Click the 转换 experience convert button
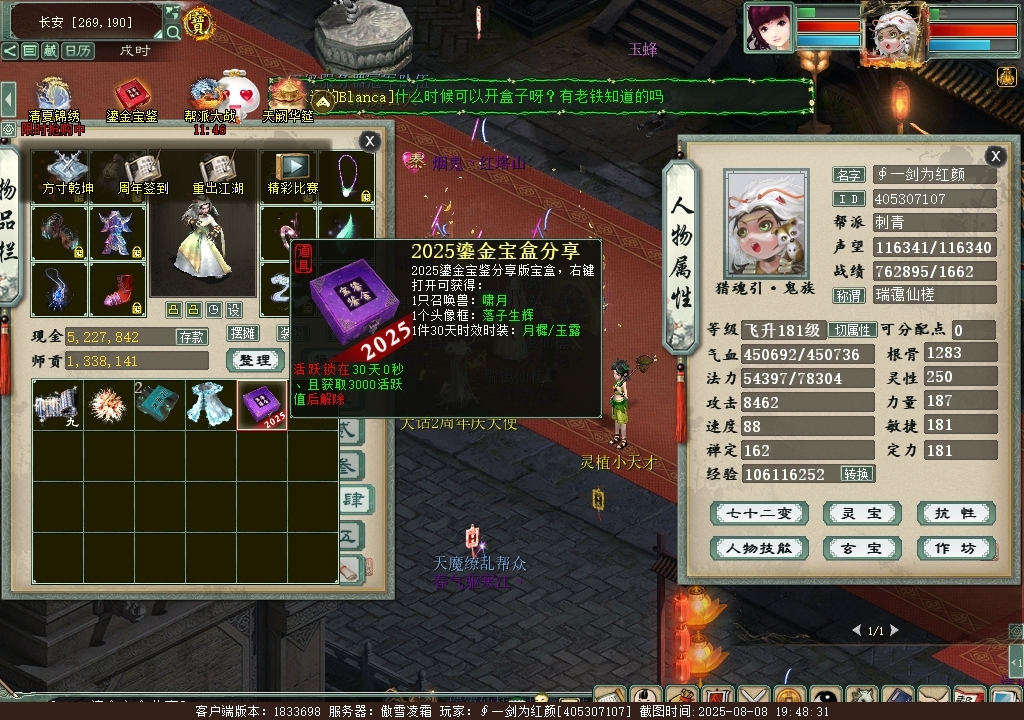Screen dimensions: 1024x720 click(x=857, y=474)
